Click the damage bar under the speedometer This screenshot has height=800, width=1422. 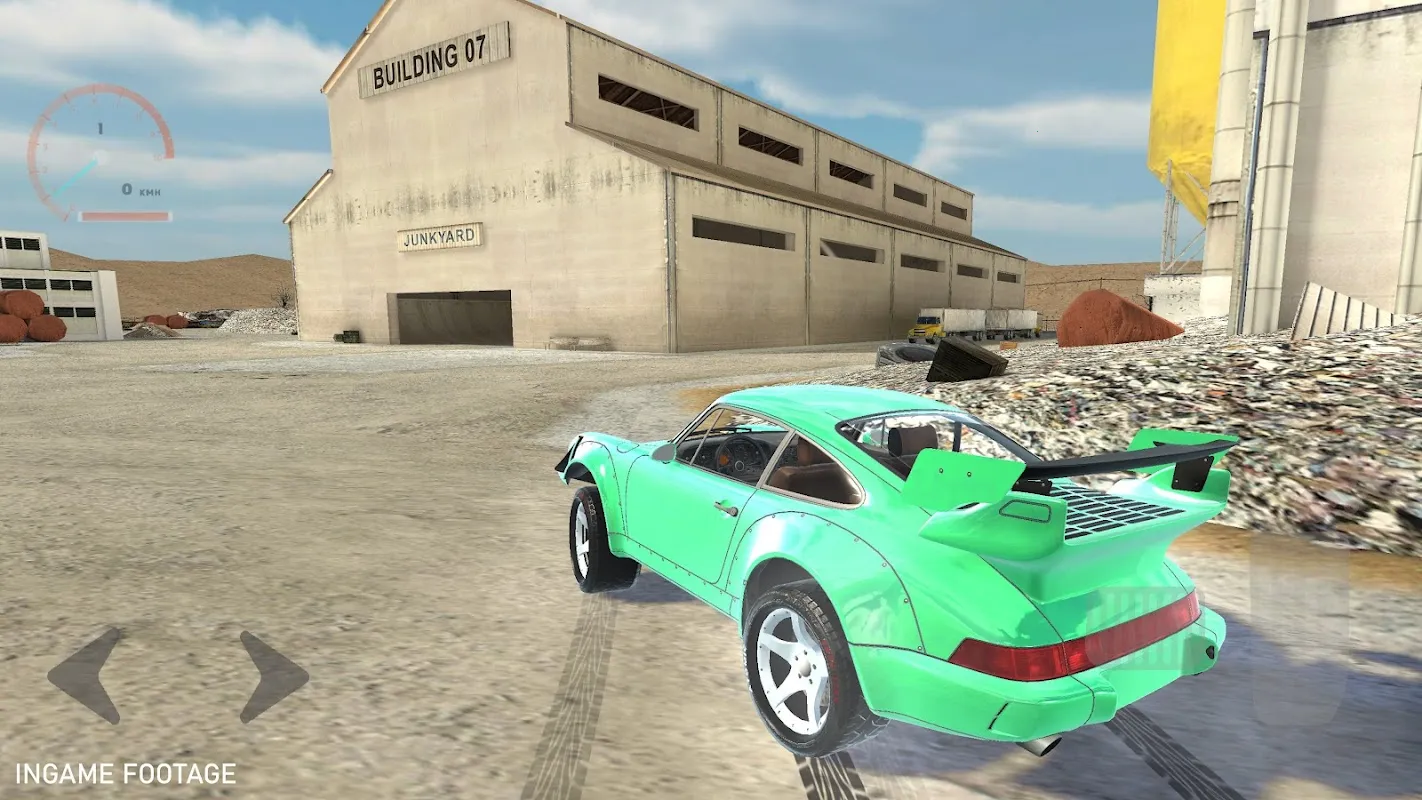pyautogui.click(x=125, y=217)
